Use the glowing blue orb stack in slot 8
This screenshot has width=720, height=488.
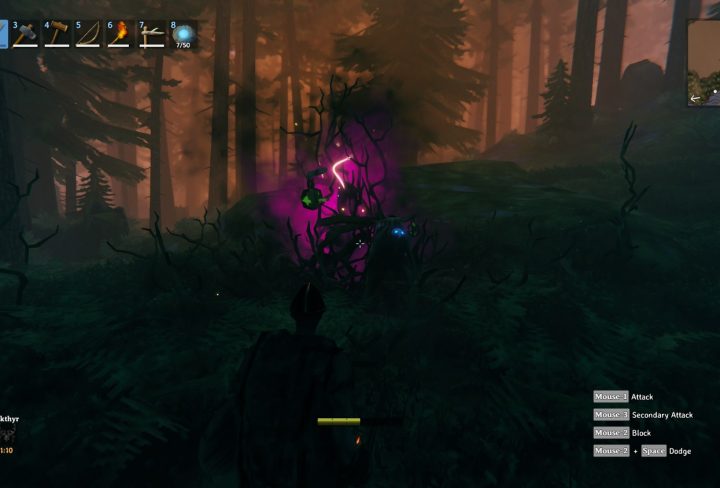[x=184, y=34]
